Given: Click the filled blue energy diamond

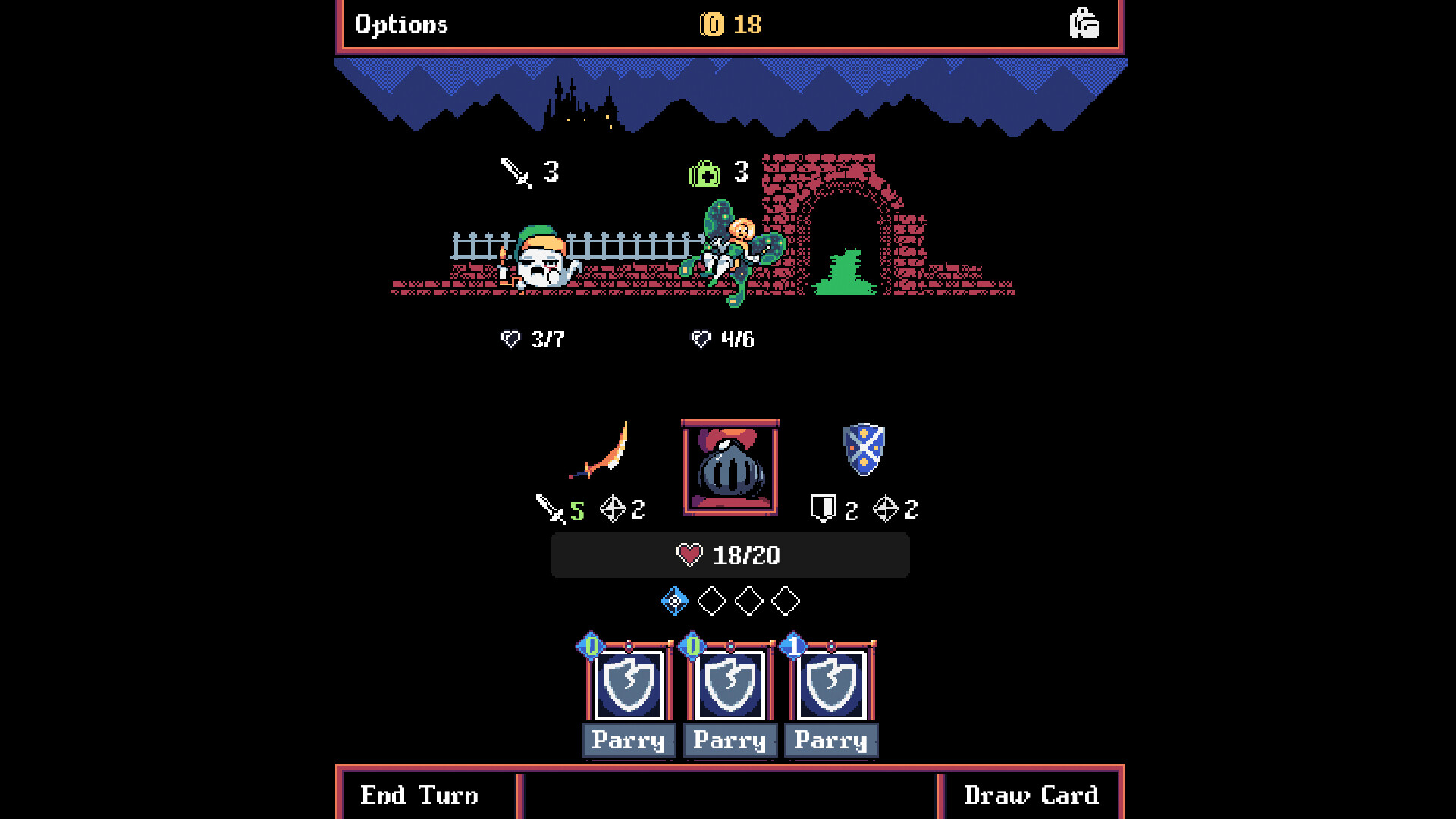Looking at the screenshot, I should [x=673, y=601].
